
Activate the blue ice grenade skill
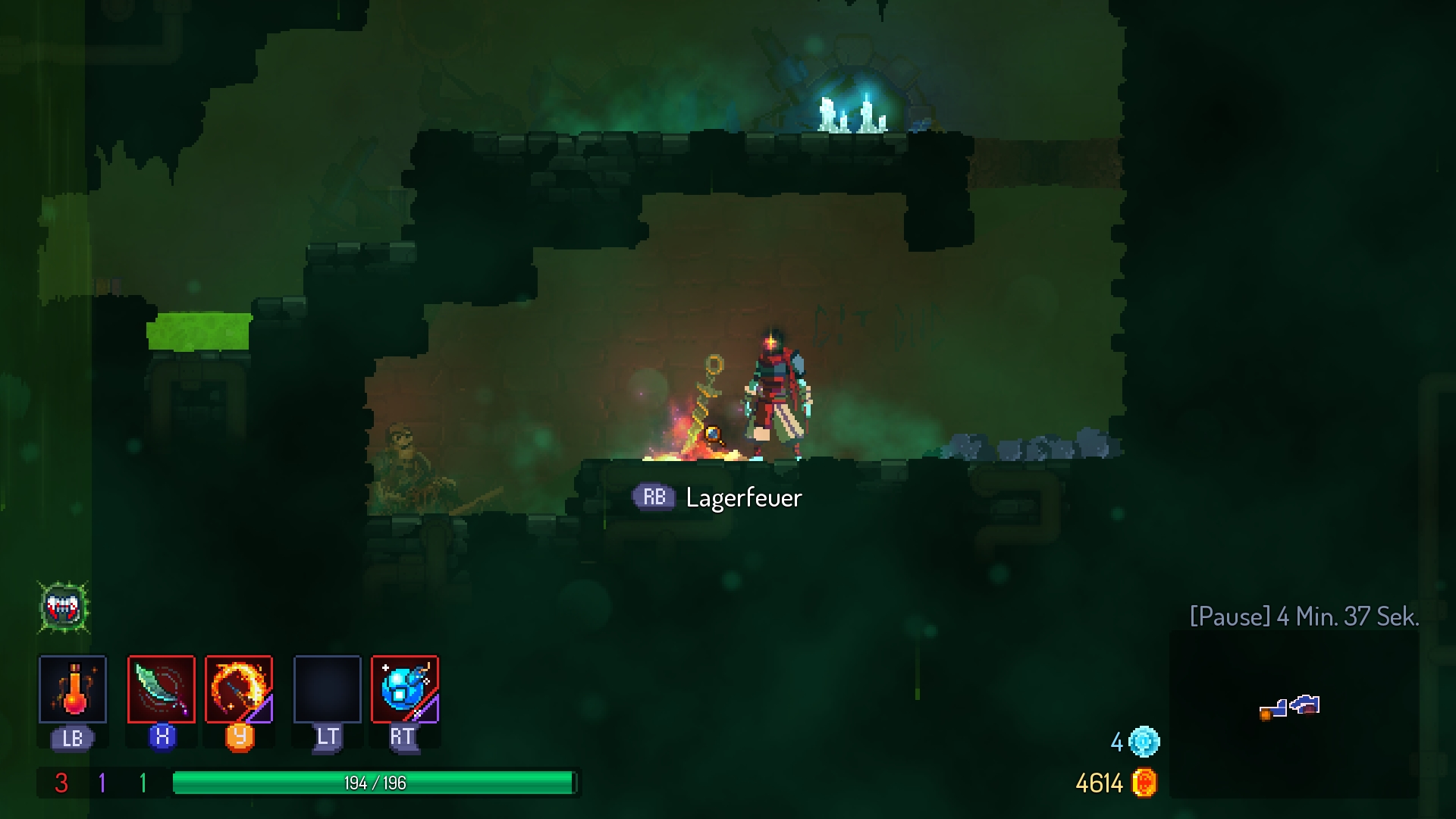pos(405,689)
